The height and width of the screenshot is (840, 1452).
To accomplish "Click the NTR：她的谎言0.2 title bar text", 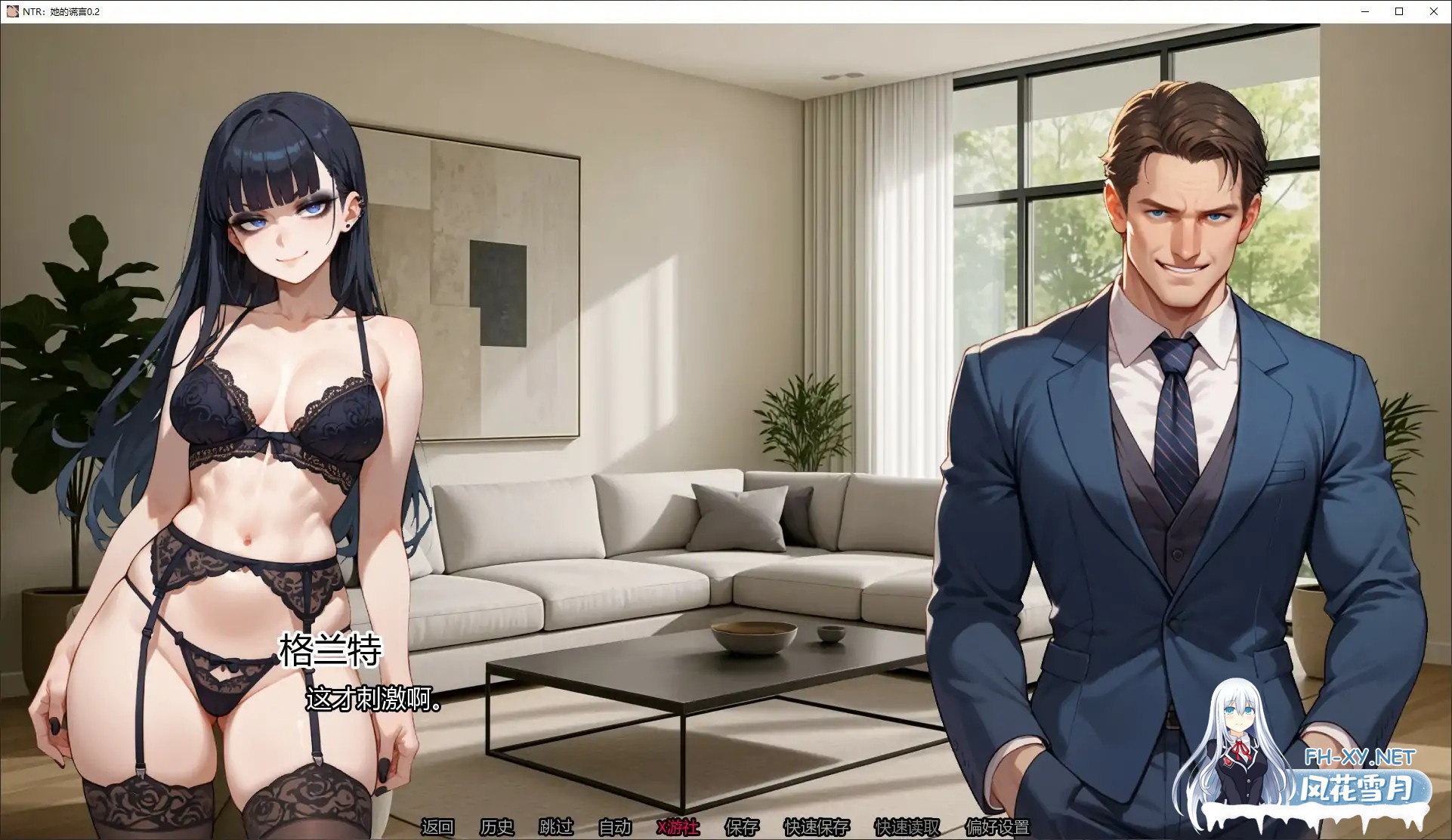I will point(60,11).
